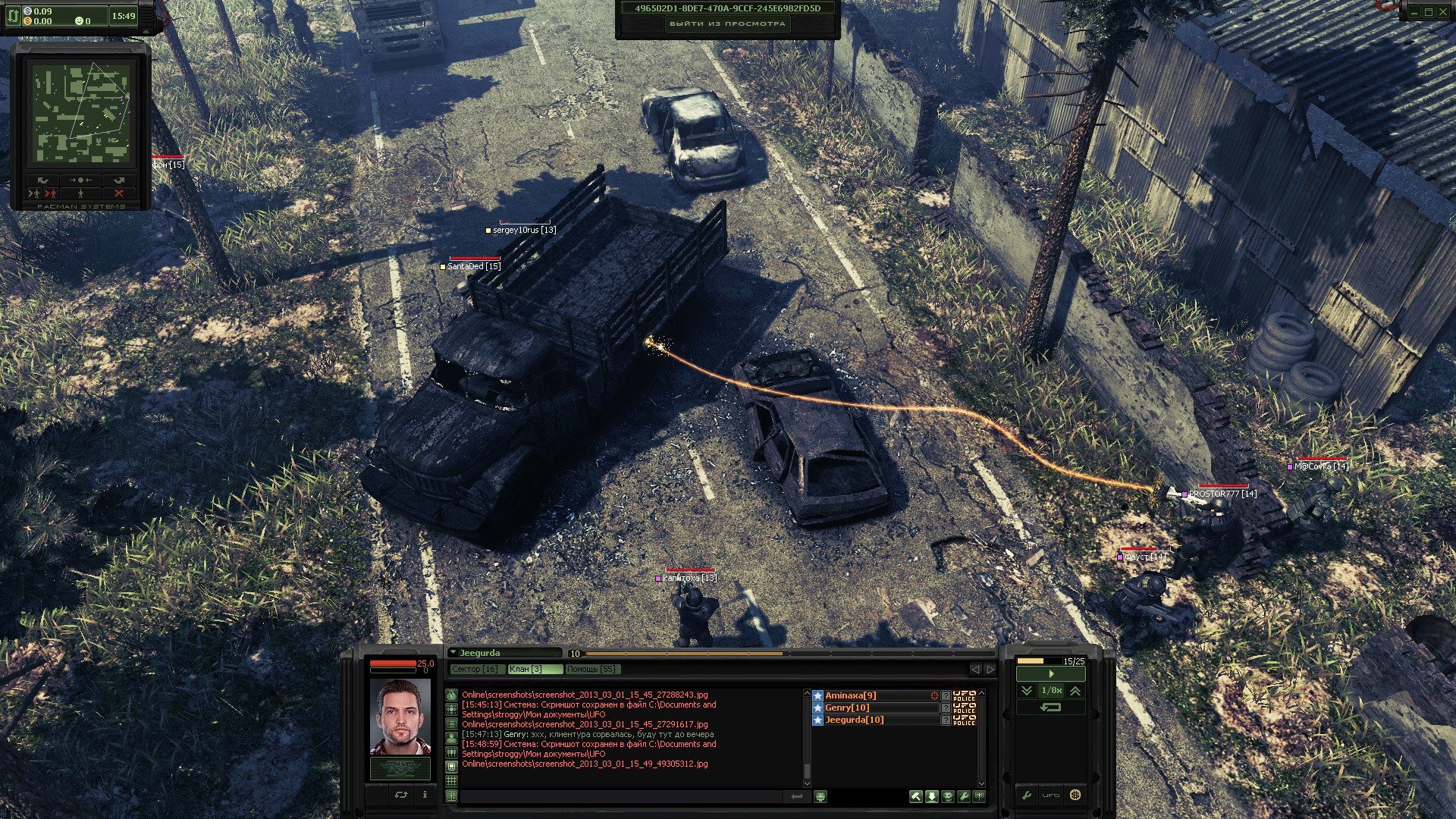Click the "Выйти из просмотра" exit replay button
Viewport: 1456px width, 819px height.
(727, 24)
